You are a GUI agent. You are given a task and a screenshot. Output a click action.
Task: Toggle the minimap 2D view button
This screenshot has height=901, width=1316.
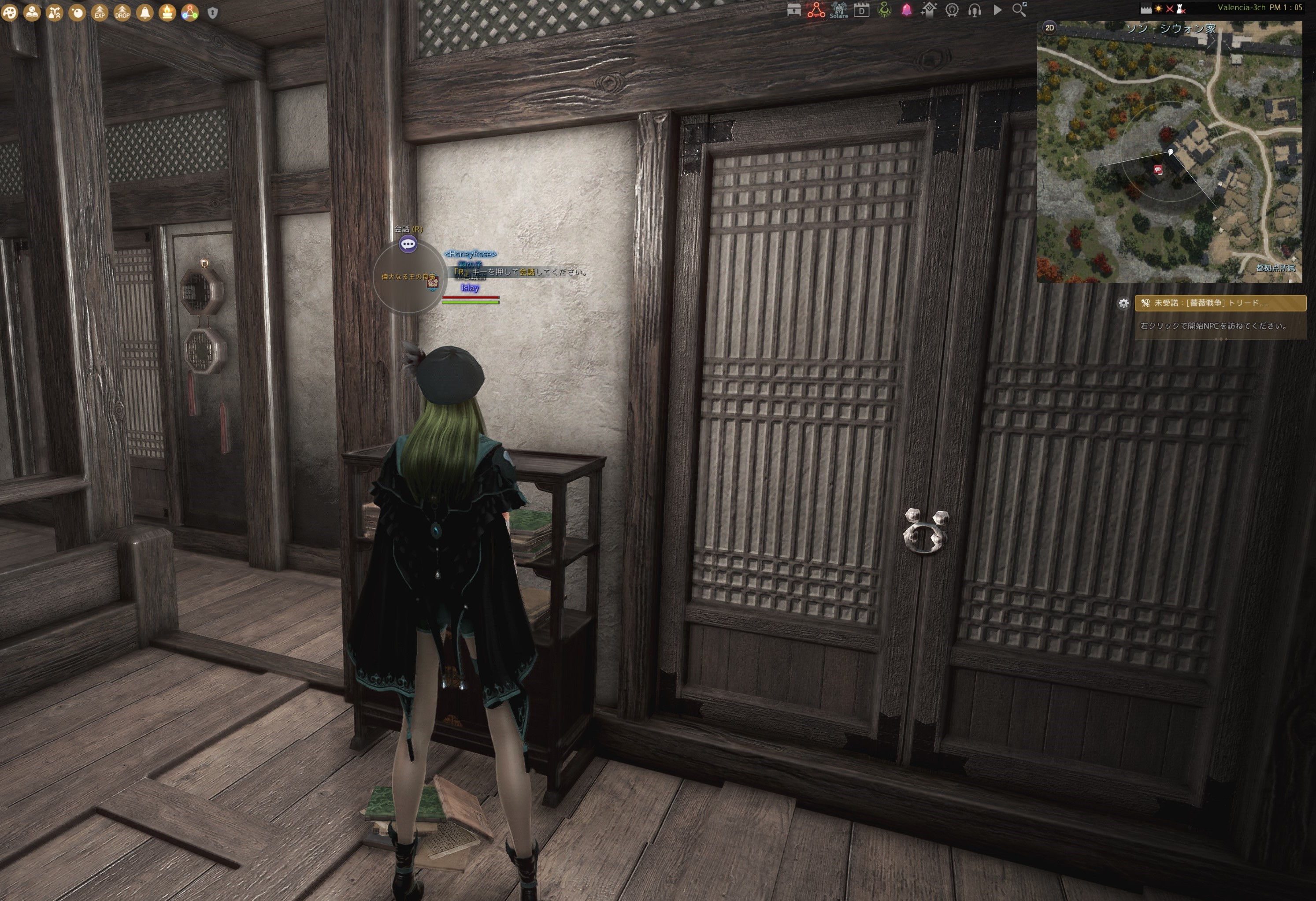1049,28
